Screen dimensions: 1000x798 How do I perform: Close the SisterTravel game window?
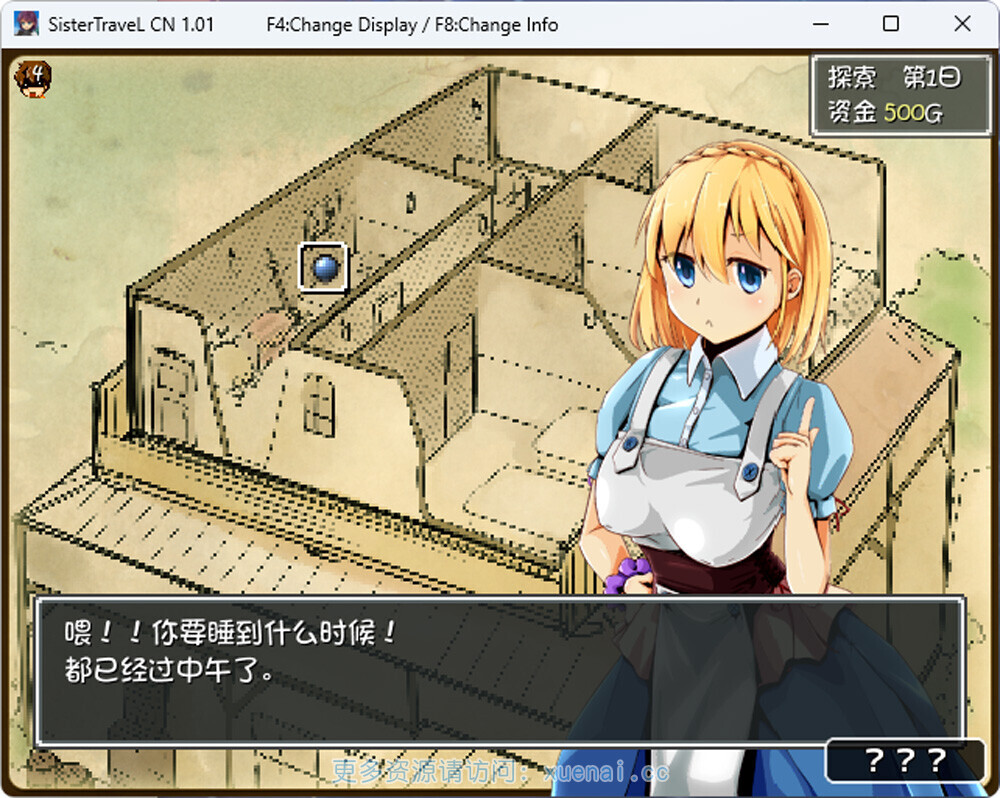[x=962, y=24]
